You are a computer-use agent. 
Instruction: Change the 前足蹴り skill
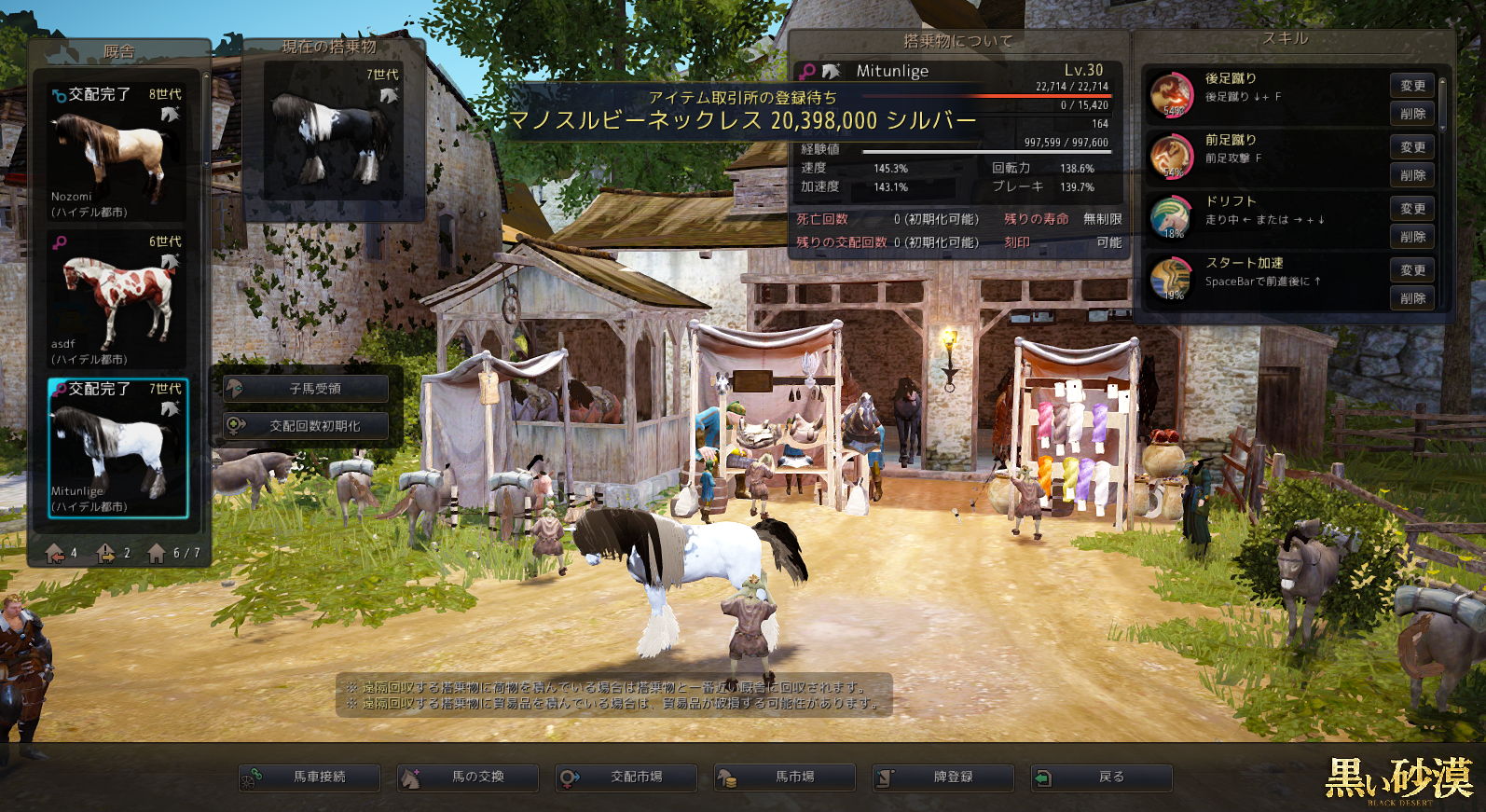click(x=1412, y=147)
